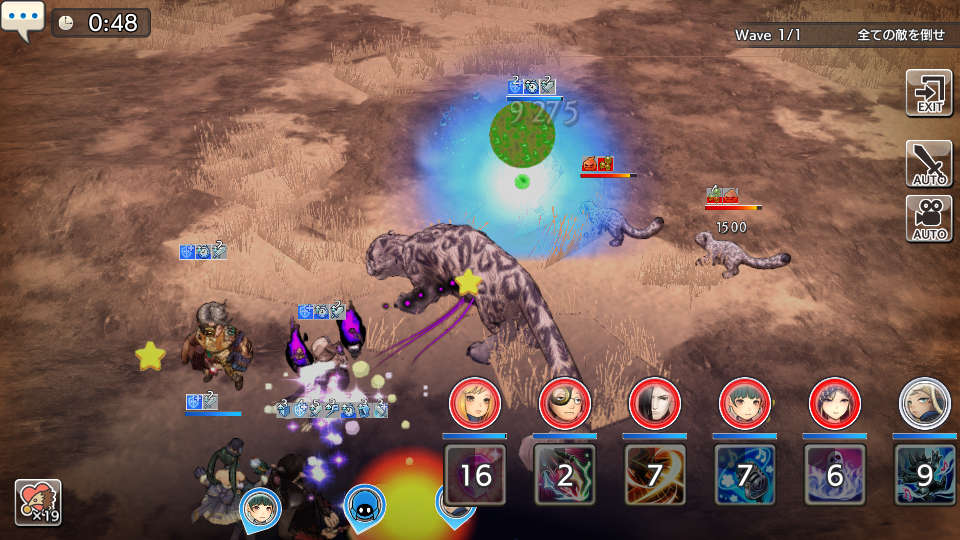
Task: Choose the long black-haired character portrait
Action: [654, 403]
